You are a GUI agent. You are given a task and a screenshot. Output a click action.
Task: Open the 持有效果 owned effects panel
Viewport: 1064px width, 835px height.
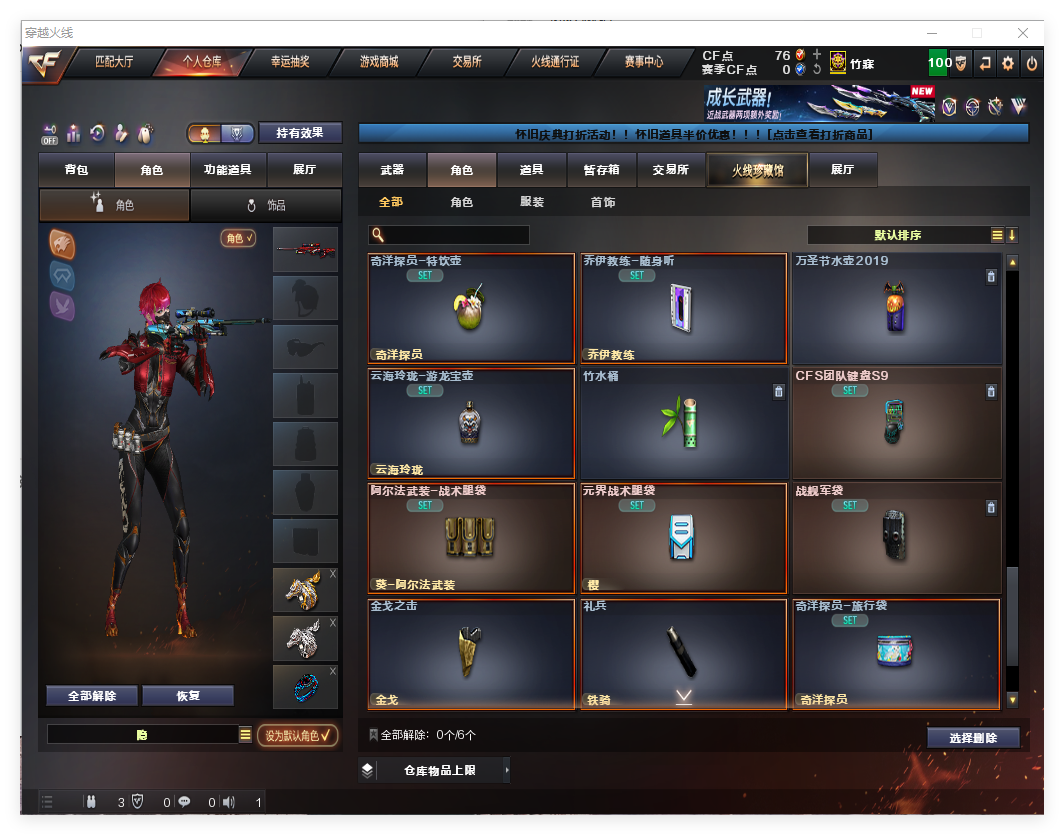(300, 133)
